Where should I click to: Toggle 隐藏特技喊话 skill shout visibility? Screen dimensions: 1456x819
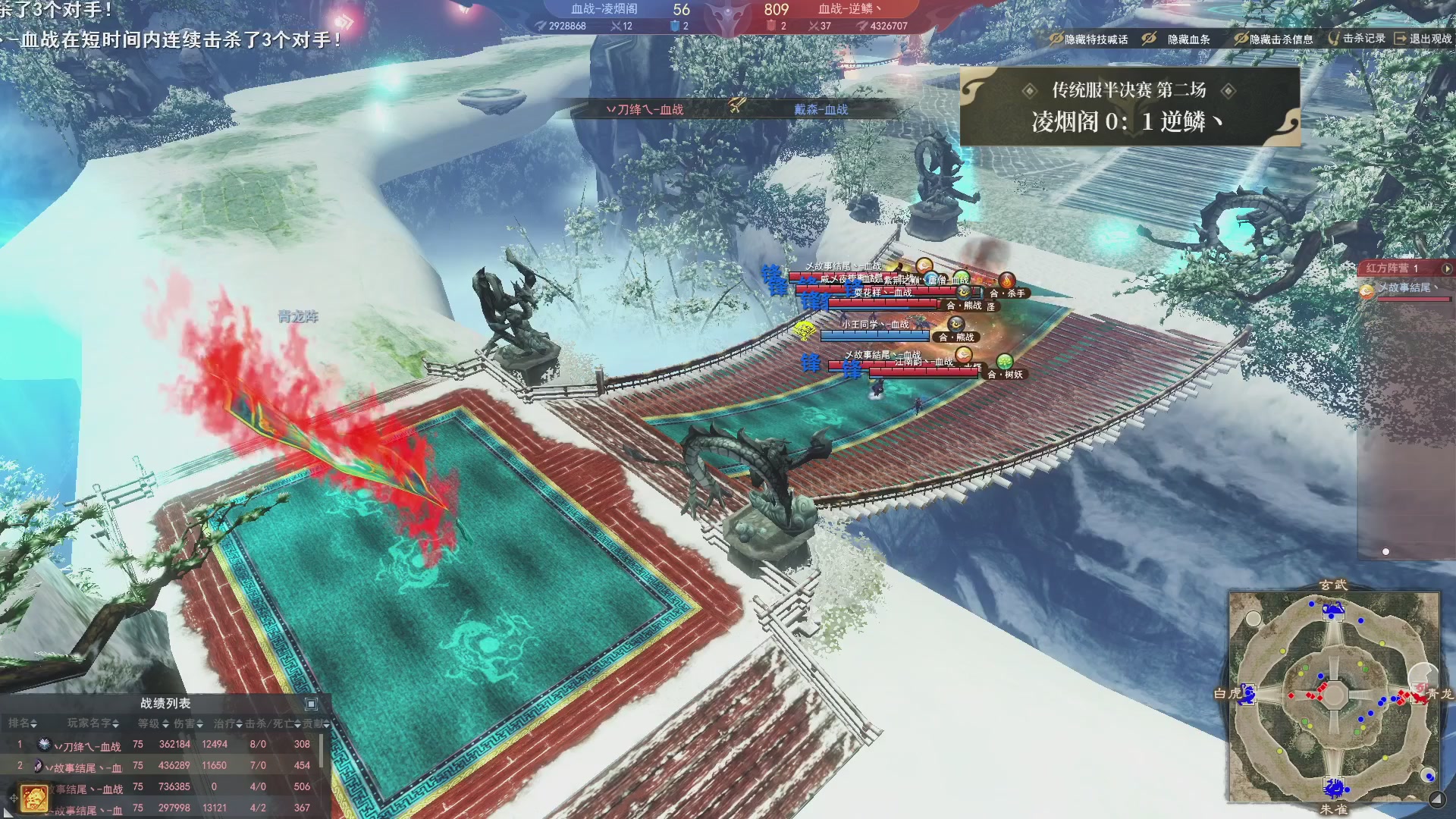pos(1089,39)
